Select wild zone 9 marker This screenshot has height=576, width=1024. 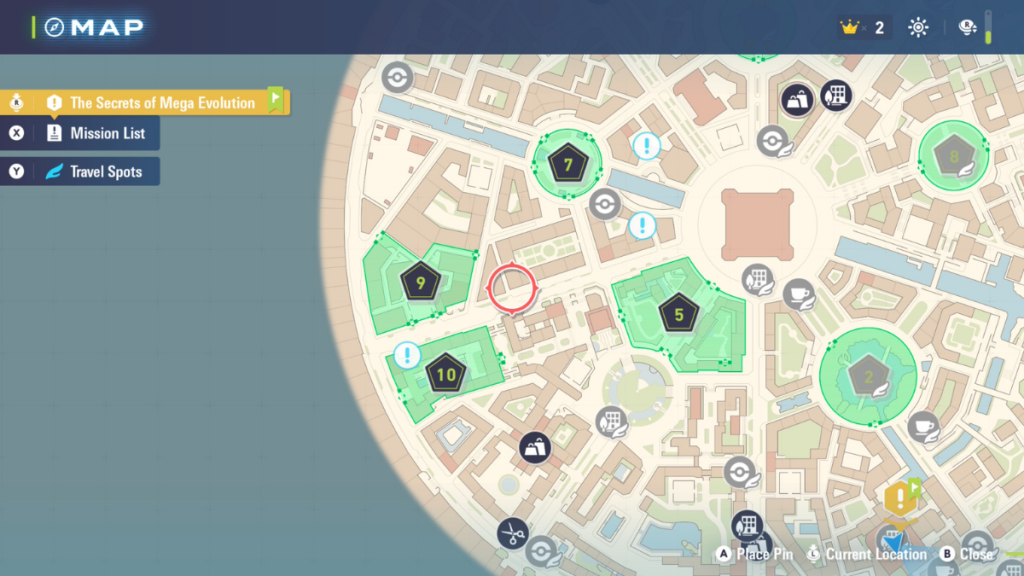420,283
